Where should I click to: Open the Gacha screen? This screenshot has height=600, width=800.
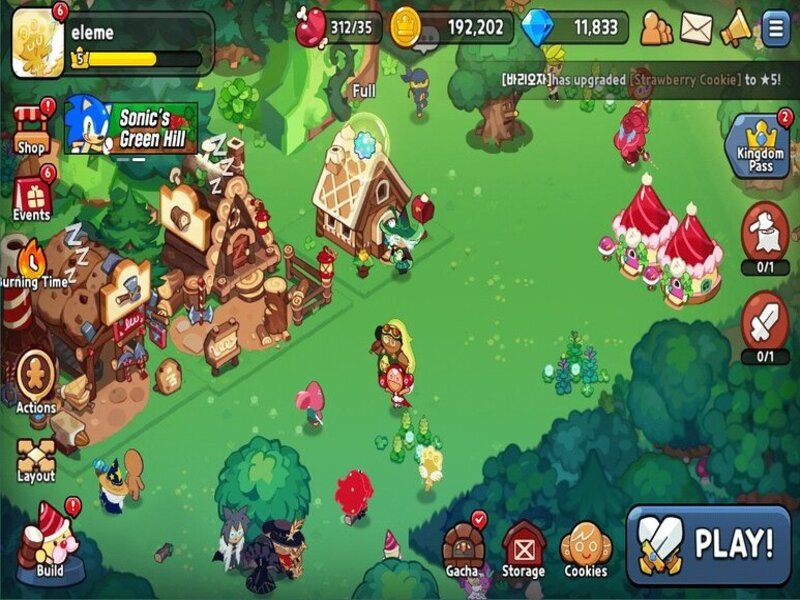tap(462, 549)
